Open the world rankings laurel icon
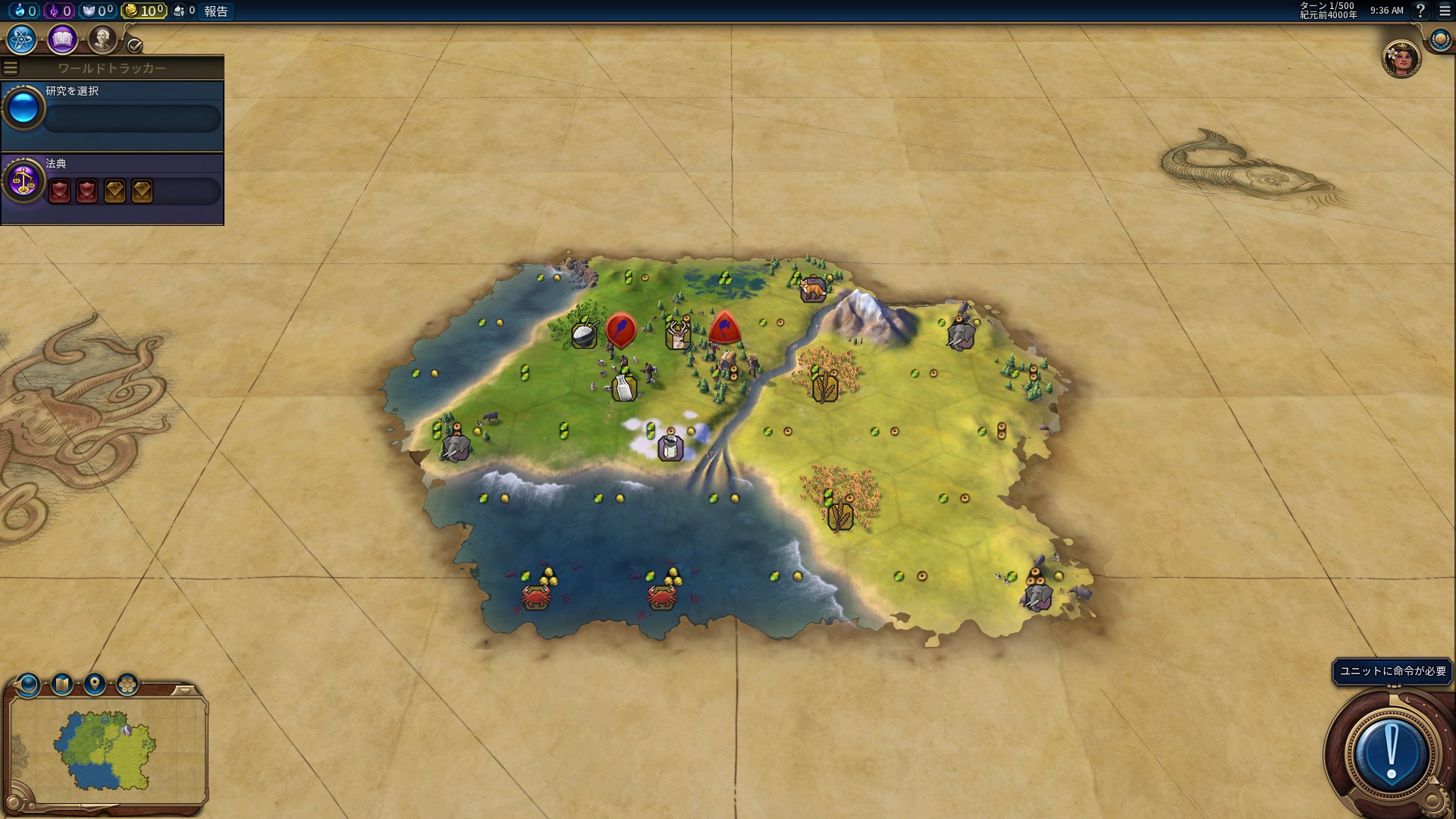Image resolution: width=1456 pixels, height=819 pixels. pyautogui.click(x=1440, y=39)
